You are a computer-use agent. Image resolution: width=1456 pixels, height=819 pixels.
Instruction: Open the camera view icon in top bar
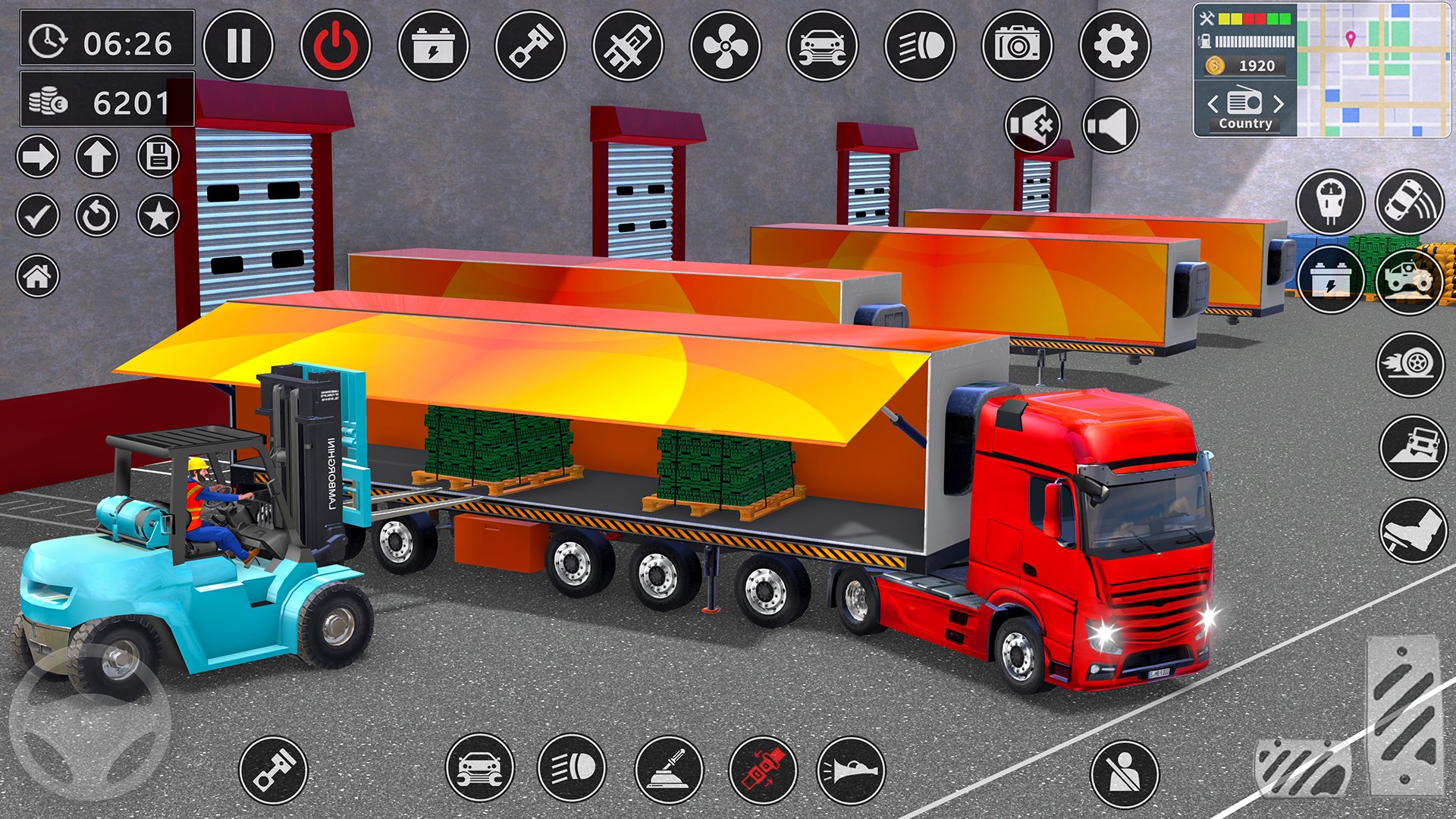tap(1016, 45)
